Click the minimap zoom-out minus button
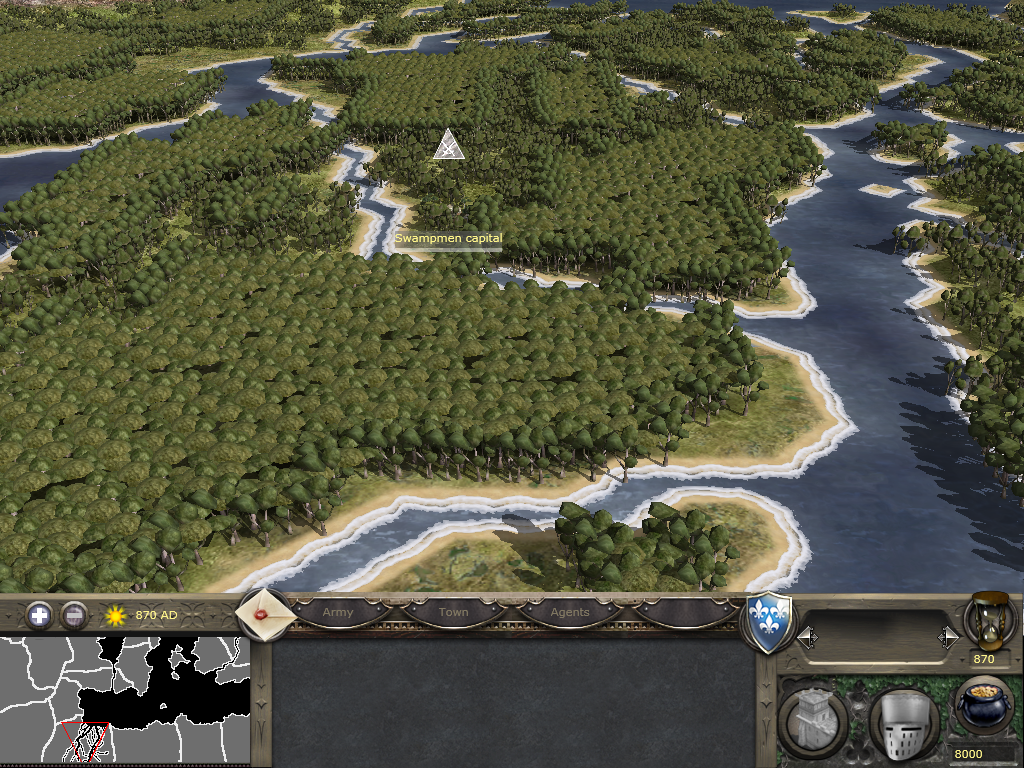The height and width of the screenshot is (768, 1024). coord(73,615)
